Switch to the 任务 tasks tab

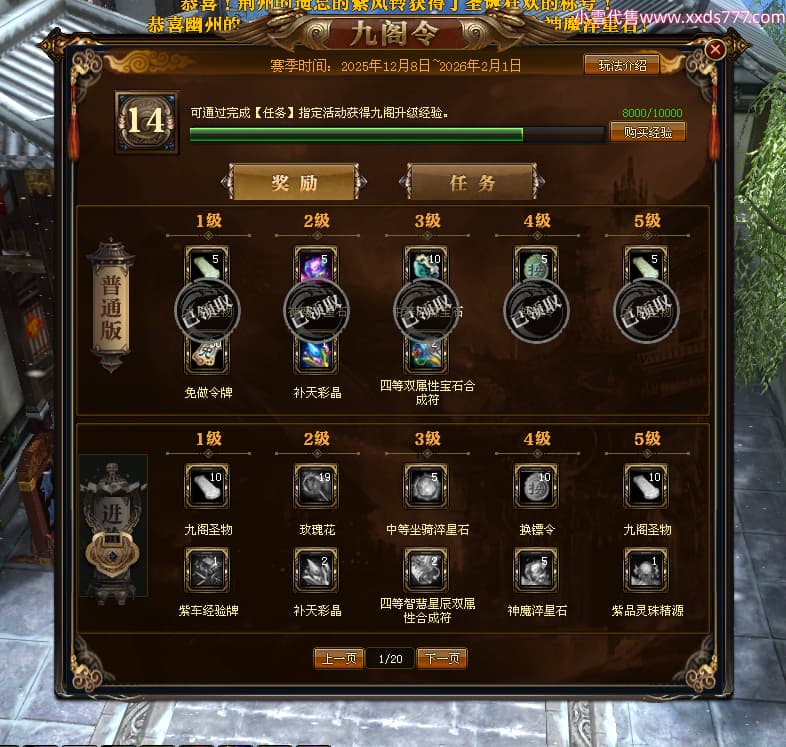click(x=473, y=183)
